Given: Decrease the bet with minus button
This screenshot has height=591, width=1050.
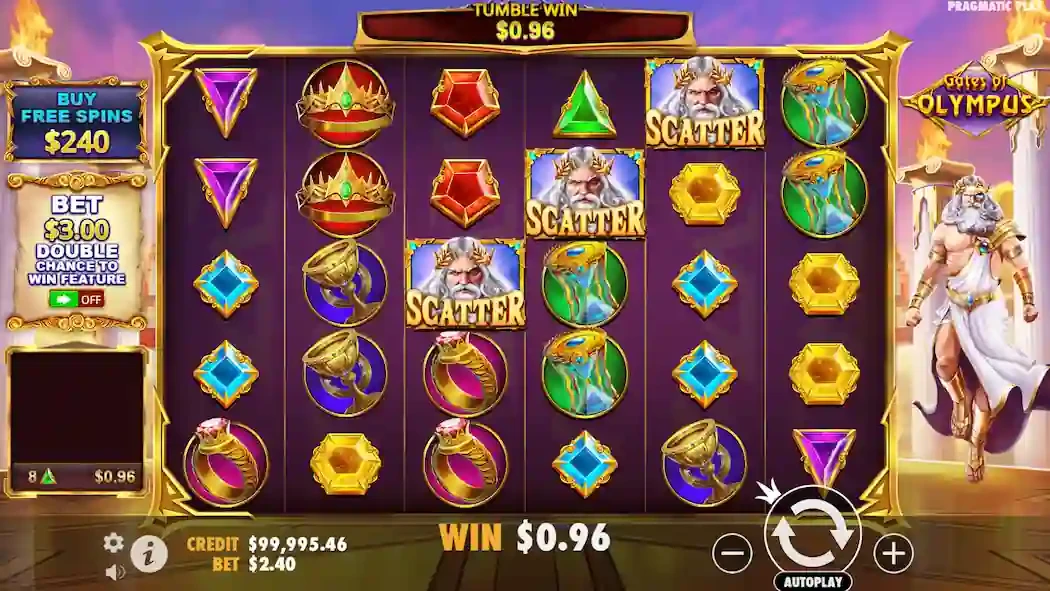Looking at the screenshot, I should (x=733, y=551).
